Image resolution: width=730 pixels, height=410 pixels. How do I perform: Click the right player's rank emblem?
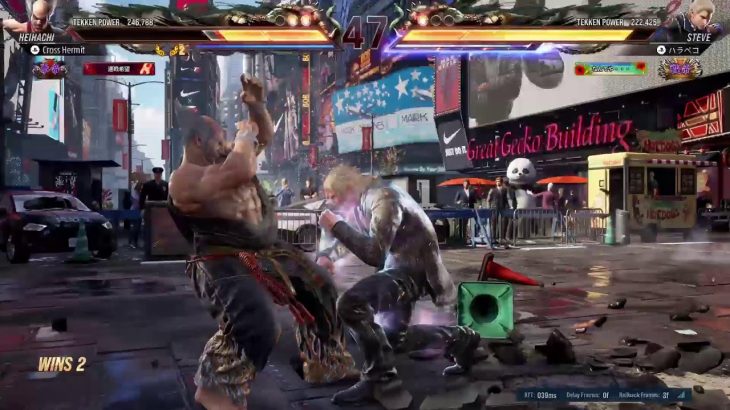tap(679, 69)
